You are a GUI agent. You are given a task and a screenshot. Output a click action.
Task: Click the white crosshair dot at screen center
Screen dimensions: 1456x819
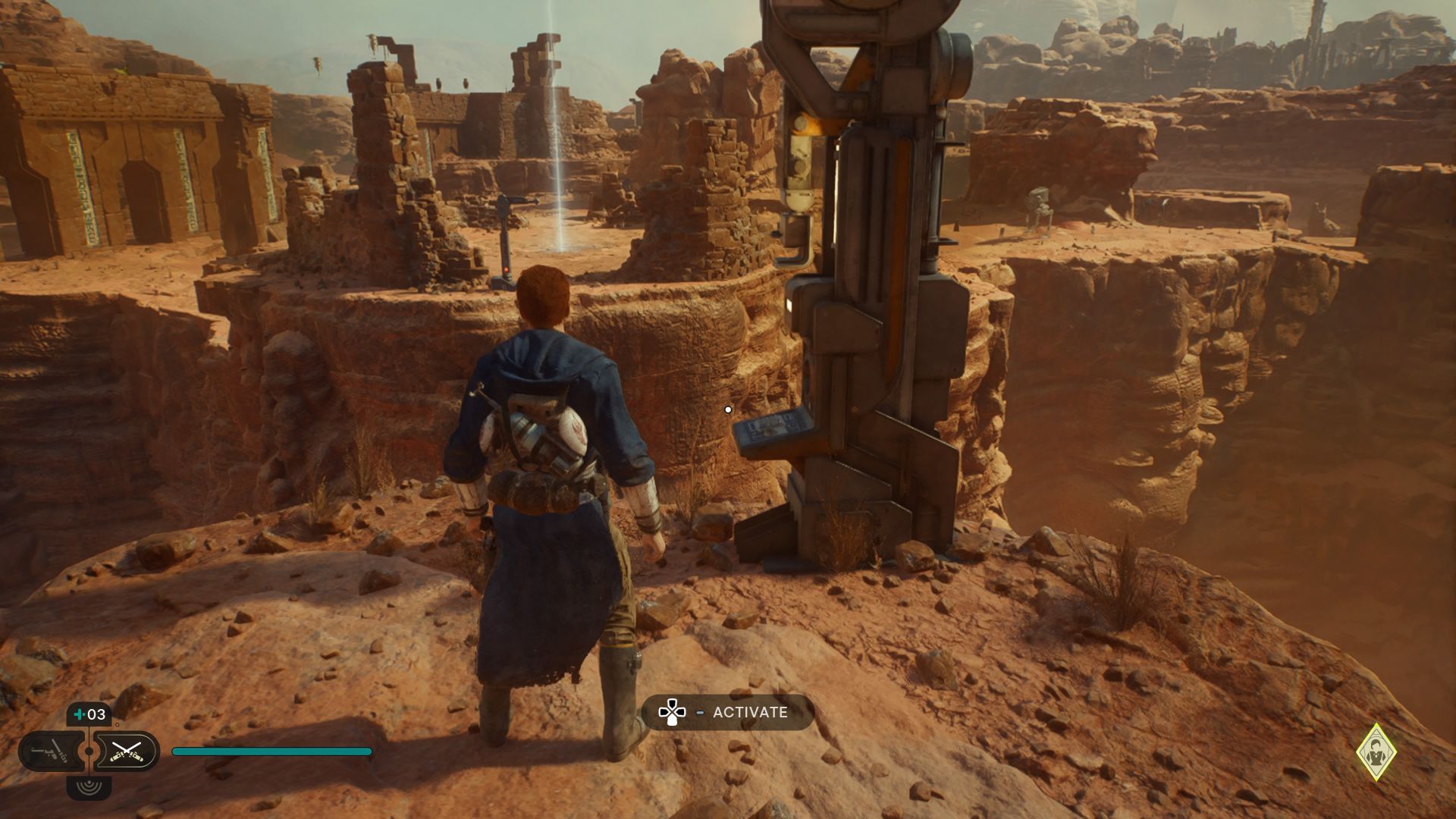click(x=729, y=409)
